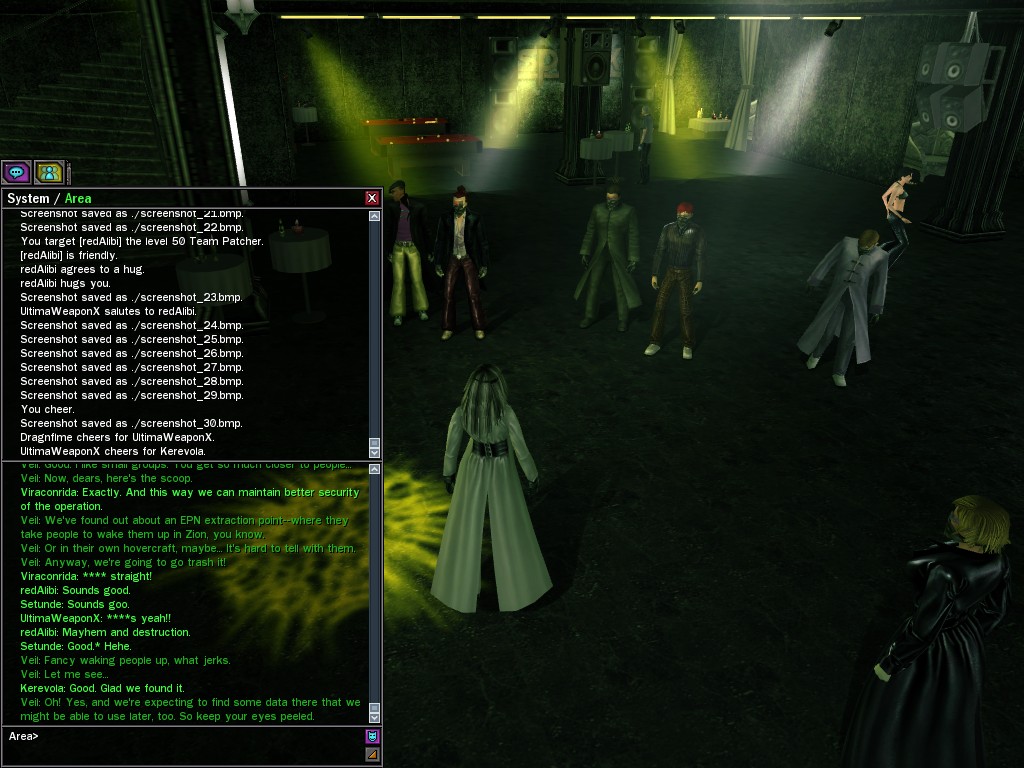Click the System log scroll-up arrow
Screen dimensions: 1024x768
click(375, 216)
